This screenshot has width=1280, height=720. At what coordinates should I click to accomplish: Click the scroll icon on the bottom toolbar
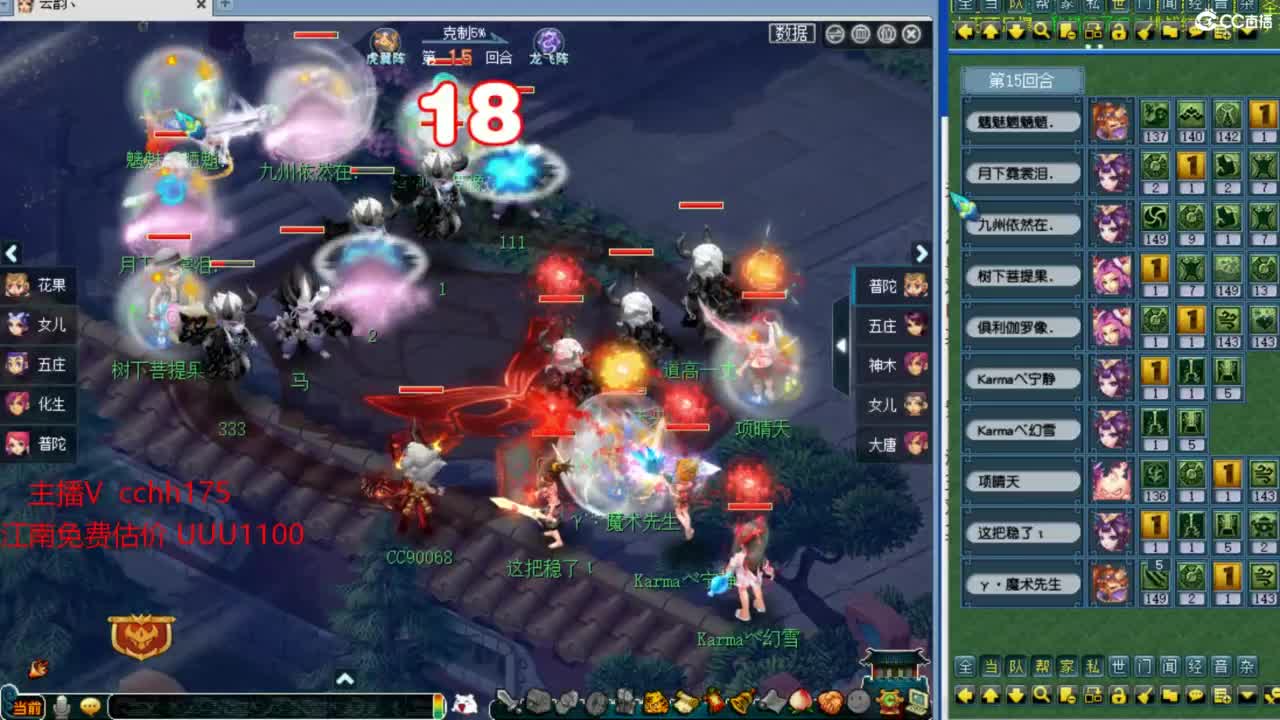tap(685, 703)
